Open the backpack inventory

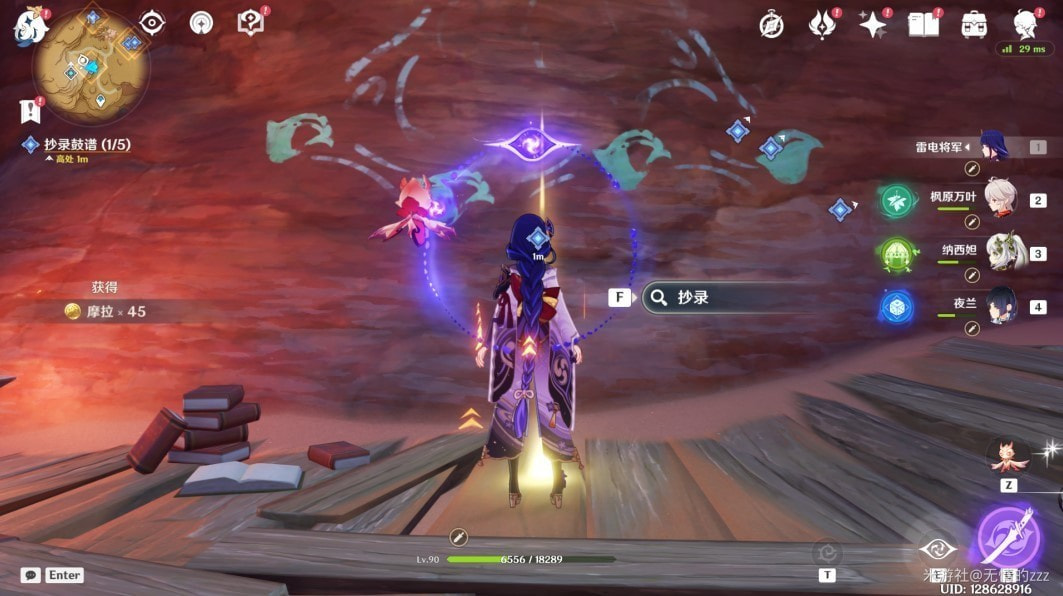974,25
